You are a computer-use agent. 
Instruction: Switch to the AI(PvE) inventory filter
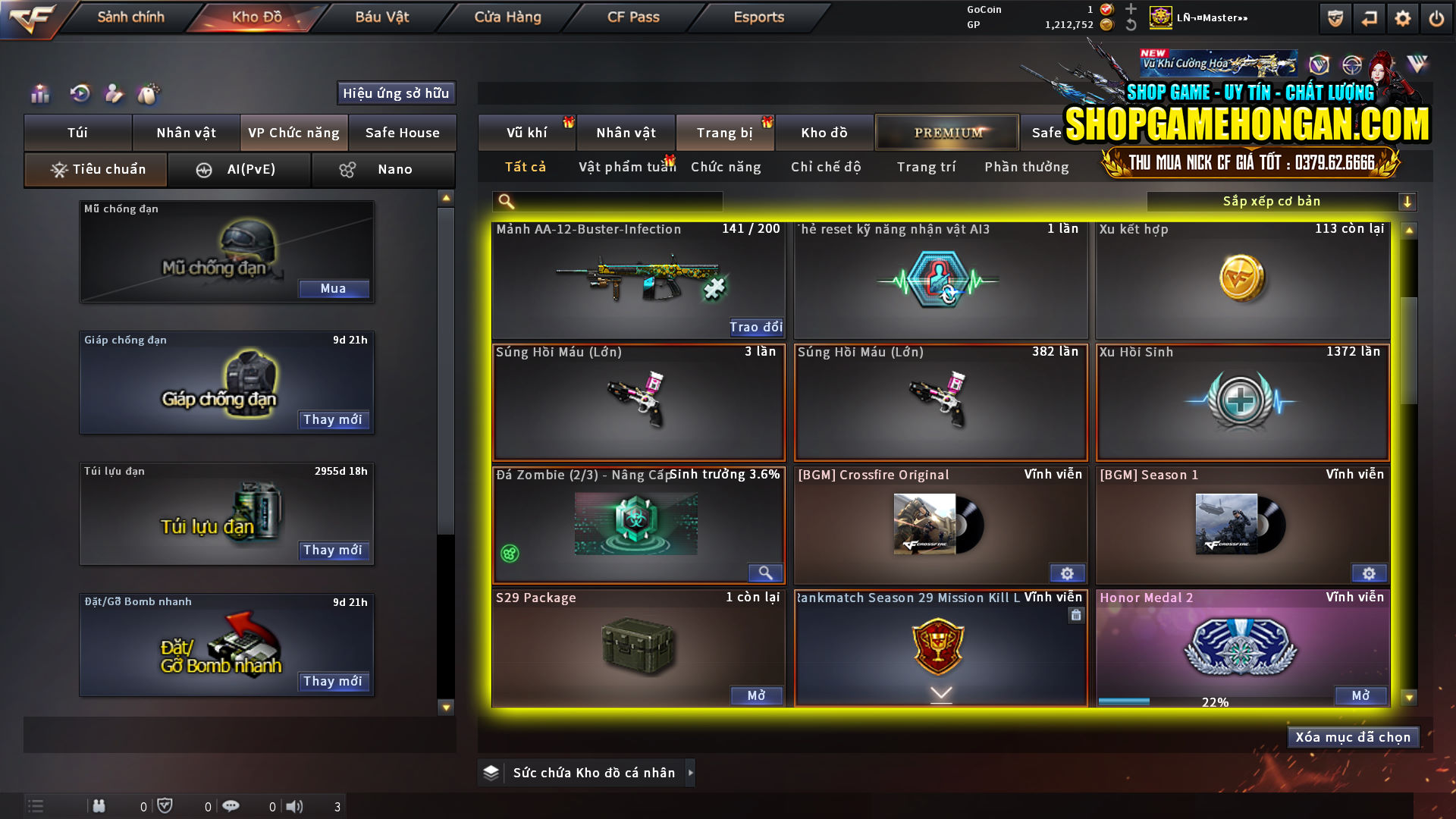240,169
